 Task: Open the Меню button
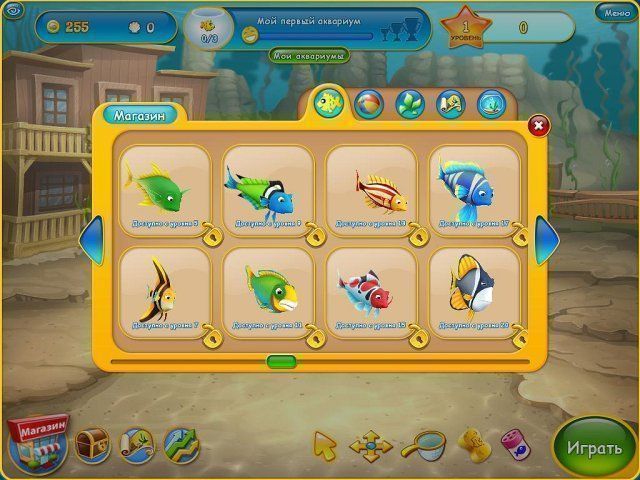[611, 13]
